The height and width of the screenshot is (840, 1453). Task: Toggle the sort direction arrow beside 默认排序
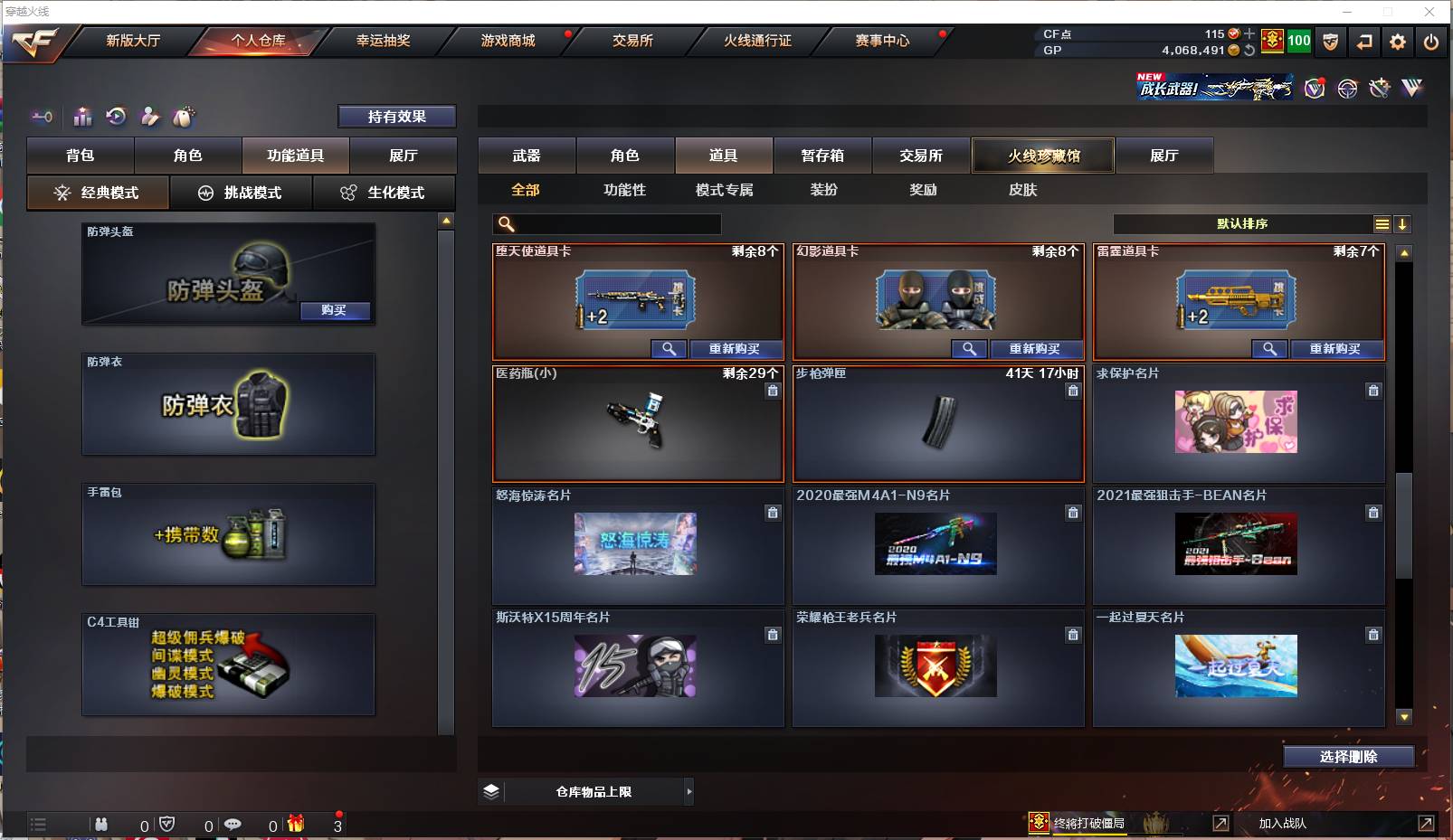(1403, 223)
